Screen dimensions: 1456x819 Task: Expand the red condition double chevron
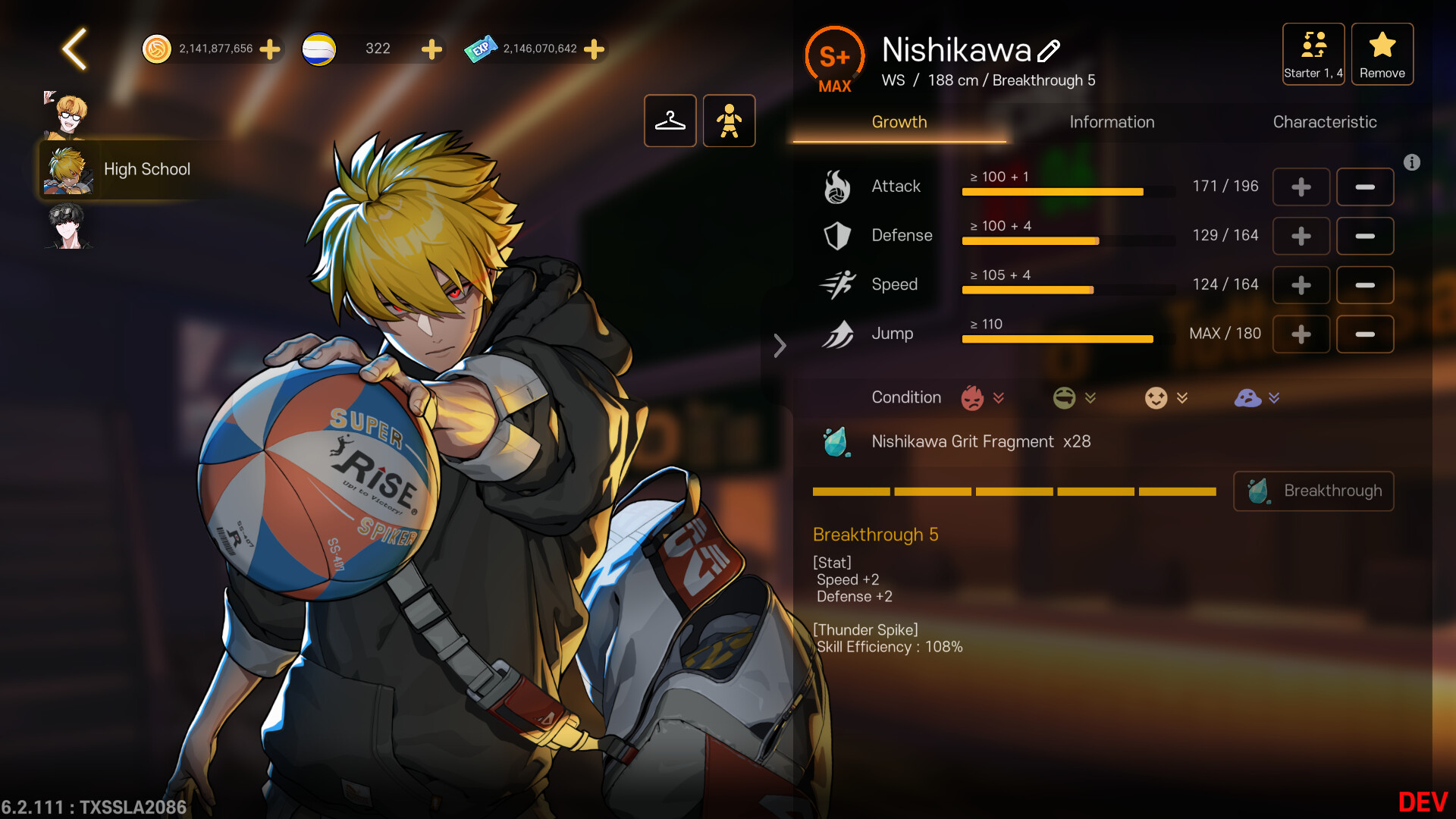point(999,397)
